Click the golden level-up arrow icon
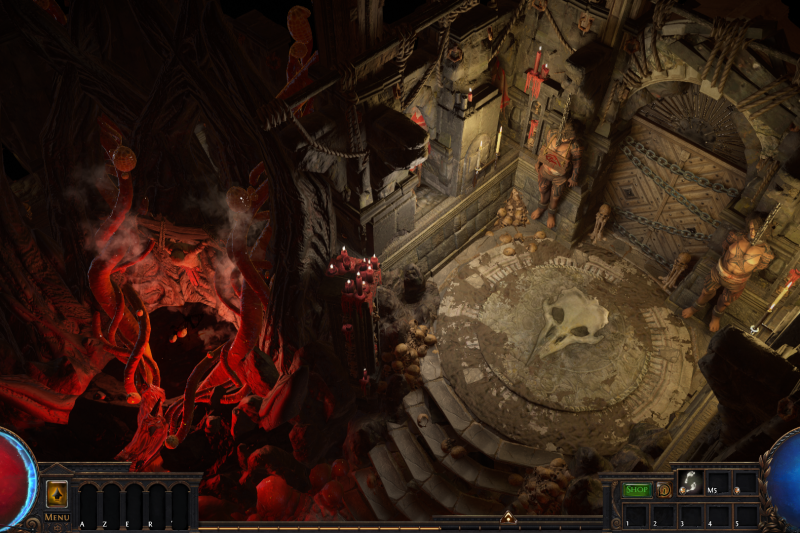800x533 pixels. [57, 494]
